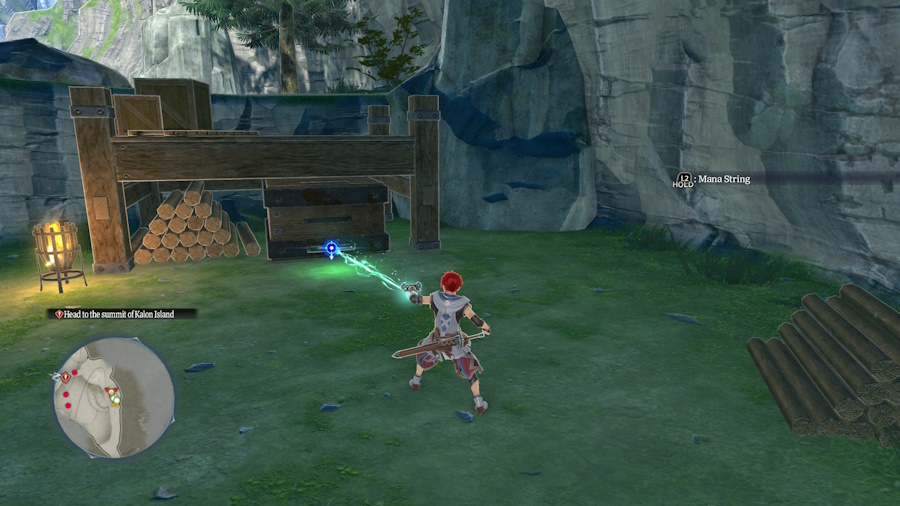The image size is (900, 506).
Task: Open the circular minimap
Action: point(113,396)
